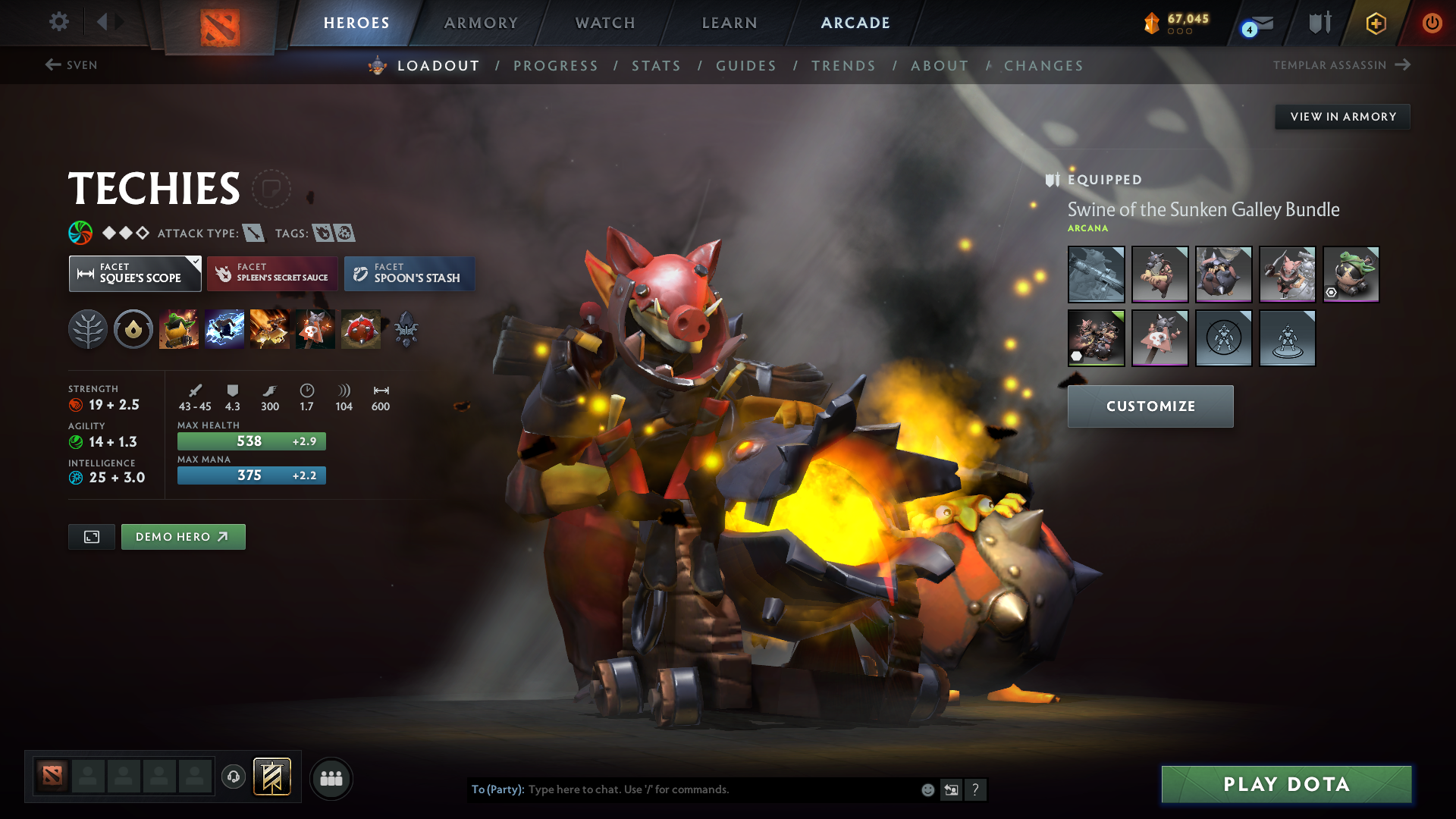View the Sticky Bomb ability icon
Image resolution: width=1456 pixels, height=819 pixels.
click(x=179, y=328)
